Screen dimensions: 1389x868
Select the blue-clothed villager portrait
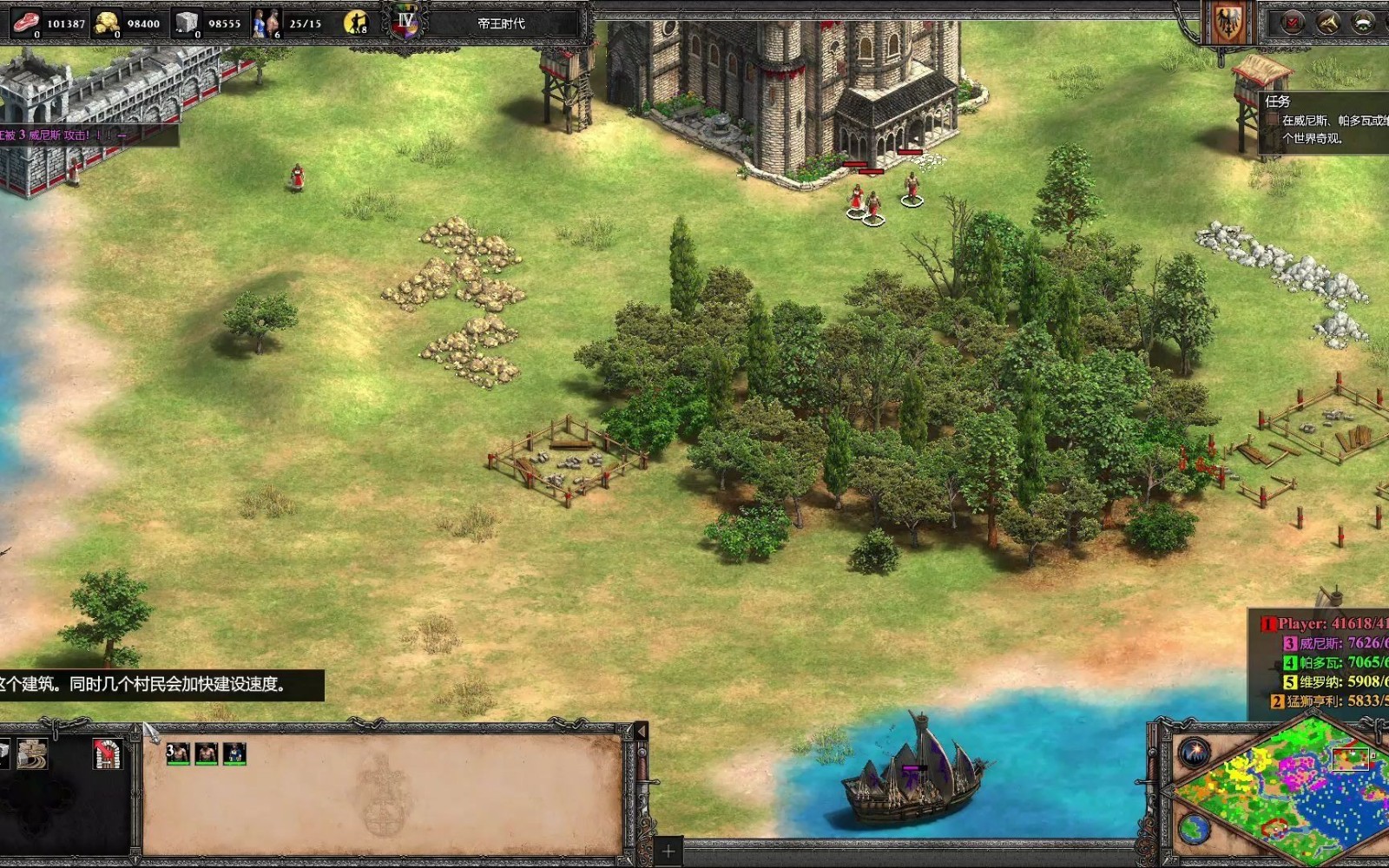[234, 753]
